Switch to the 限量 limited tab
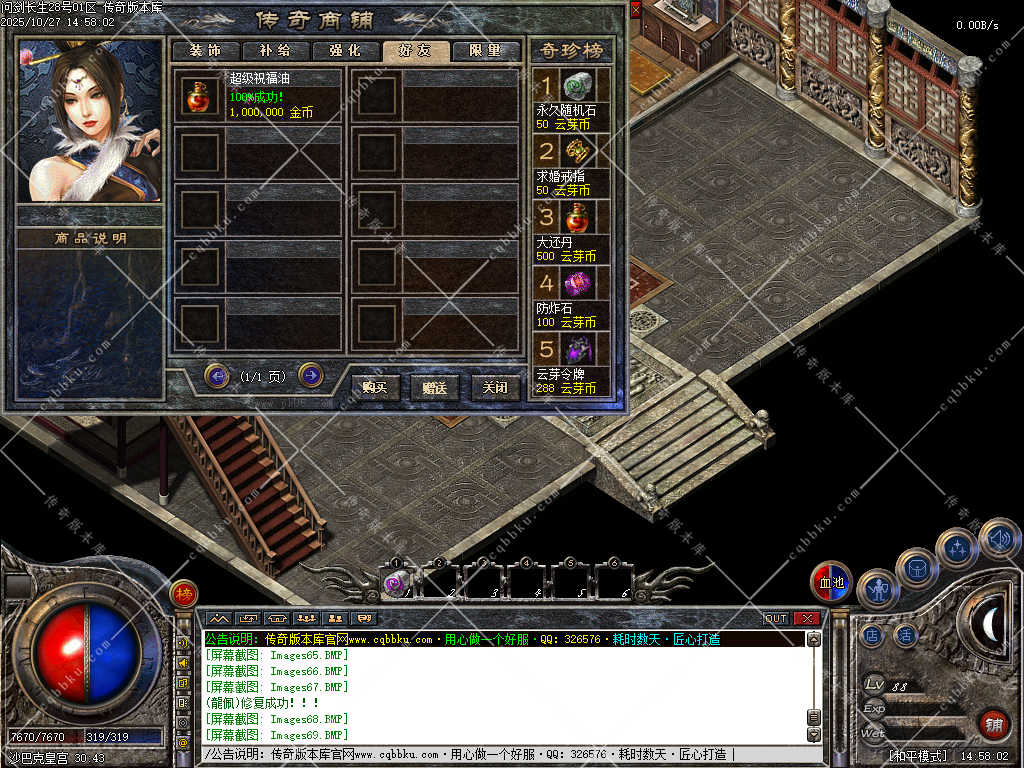 click(486, 51)
